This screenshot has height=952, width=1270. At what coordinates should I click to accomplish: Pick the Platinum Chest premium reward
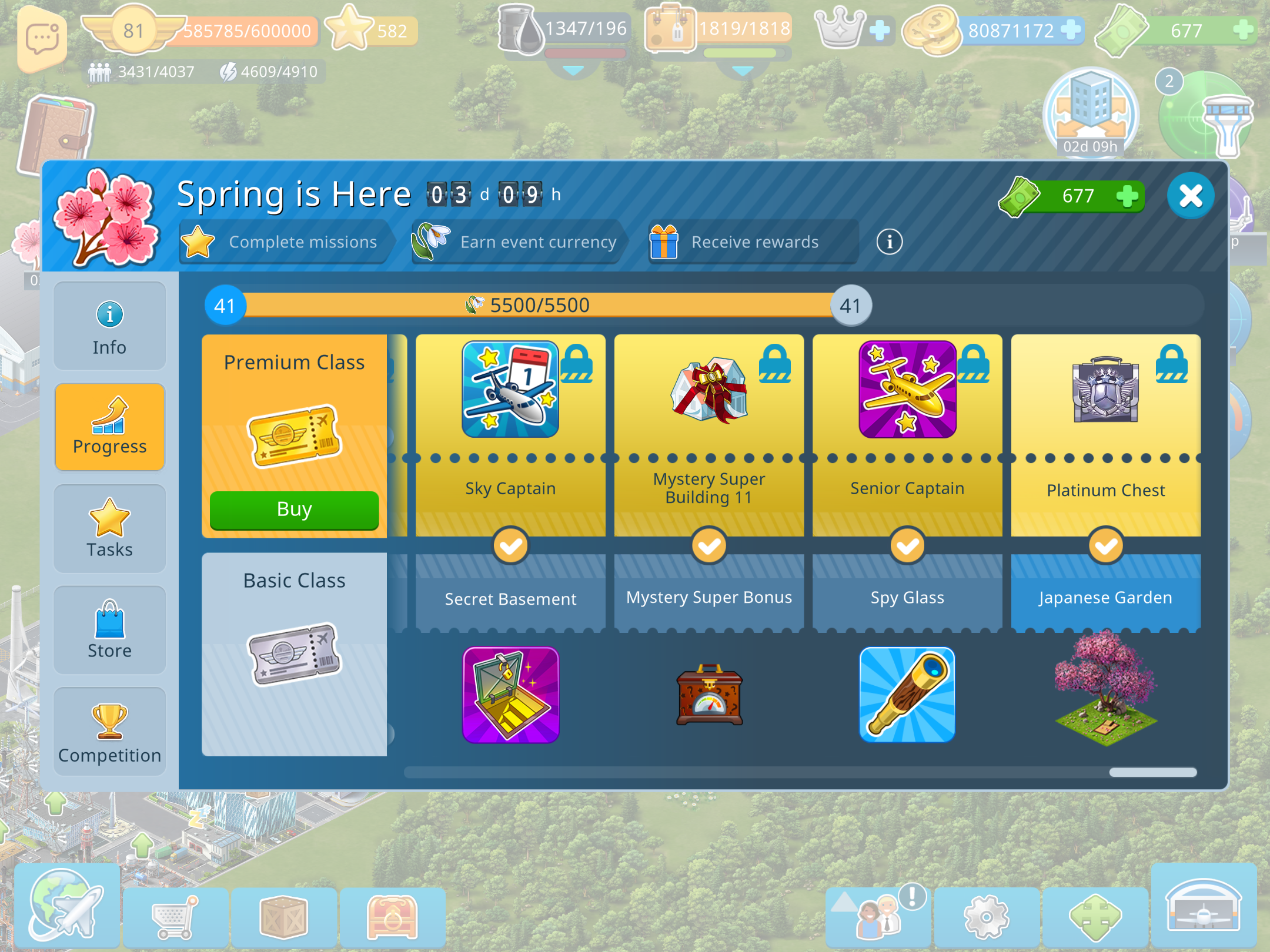[1105, 390]
